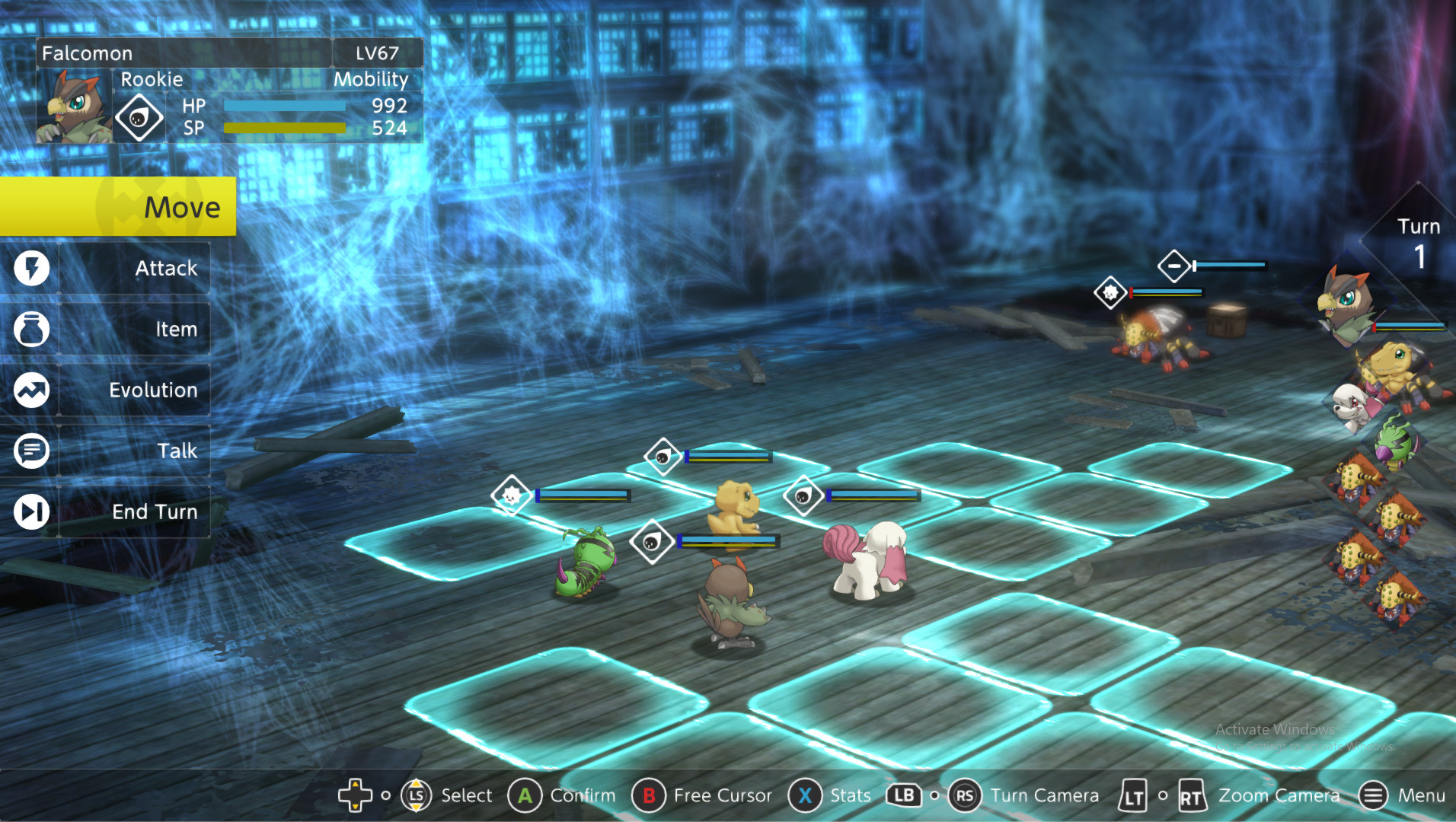Click the B Free Cursor prompt icon

pos(648,795)
